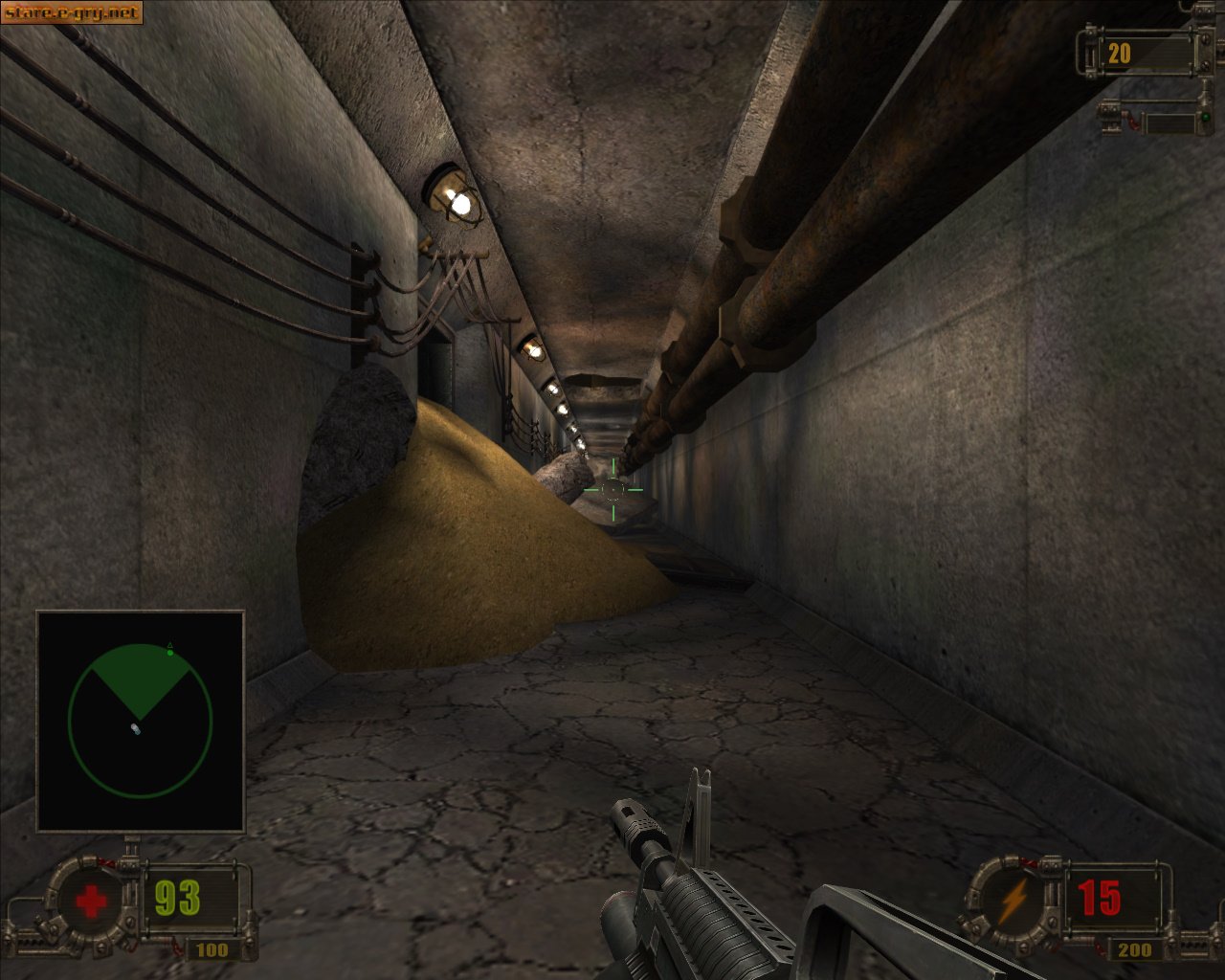
Task: Select the red cross health icon
Action: [x=91, y=902]
